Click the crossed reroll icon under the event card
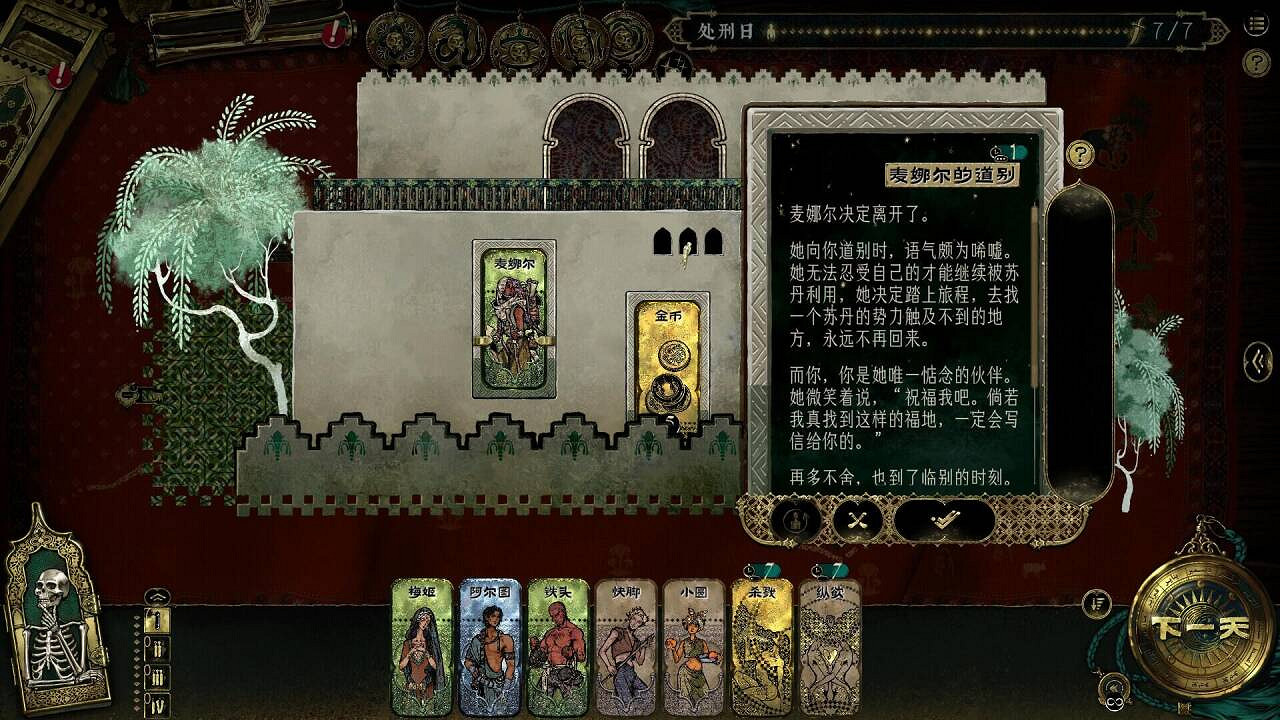Viewport: 1280px width, 720px height. tap(858, 519)
